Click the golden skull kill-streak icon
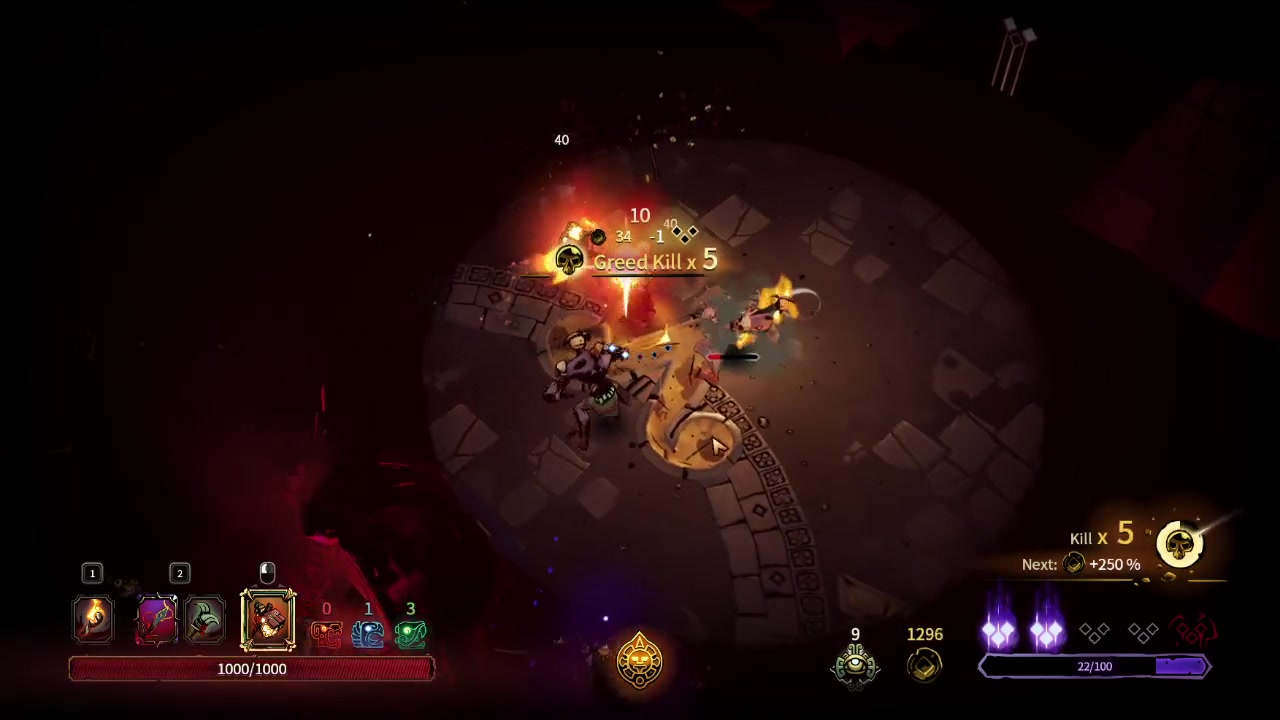The image size is (1280, 720). tap(1180, 545)
